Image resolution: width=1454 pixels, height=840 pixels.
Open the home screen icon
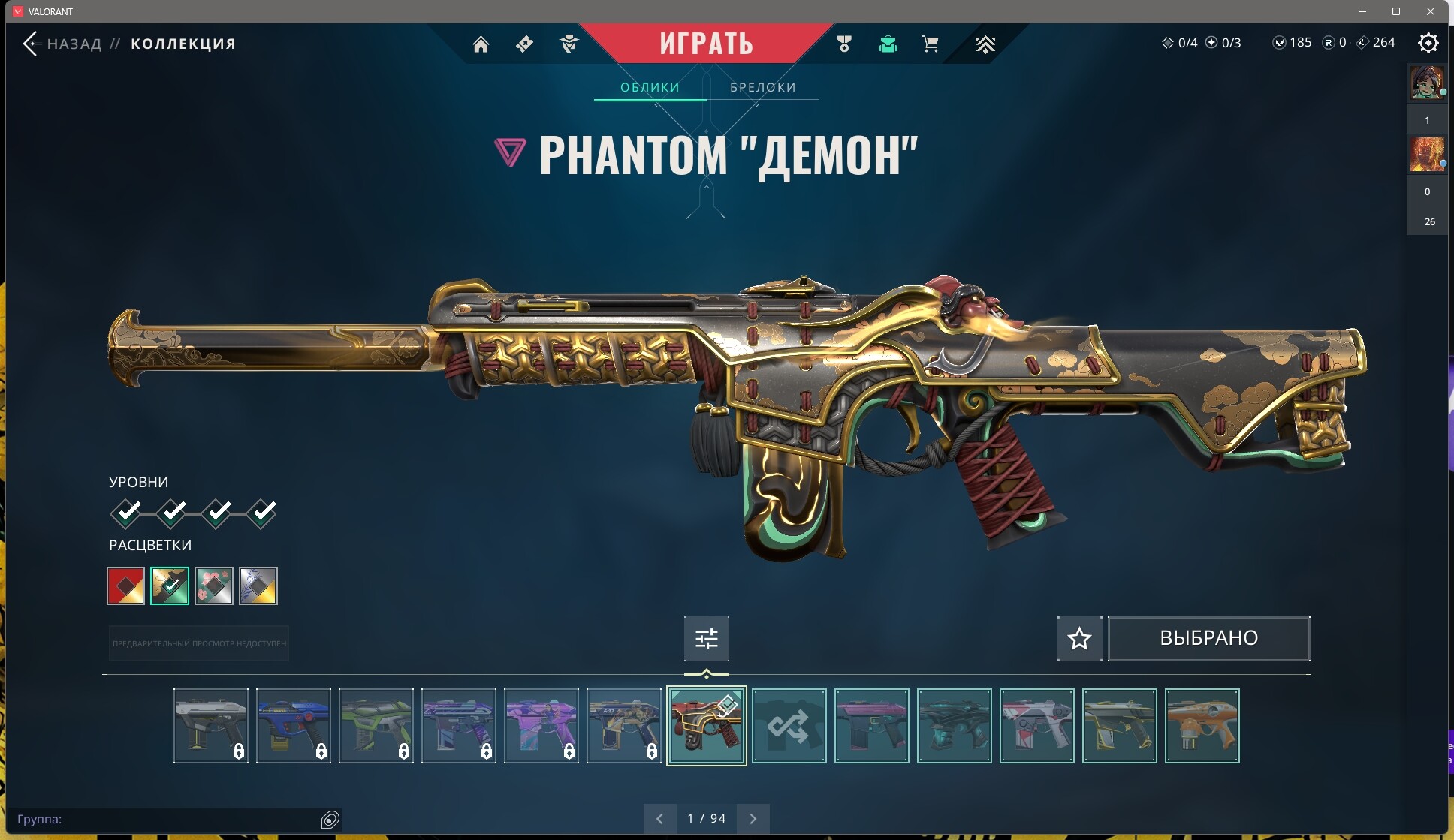point(481,44)
